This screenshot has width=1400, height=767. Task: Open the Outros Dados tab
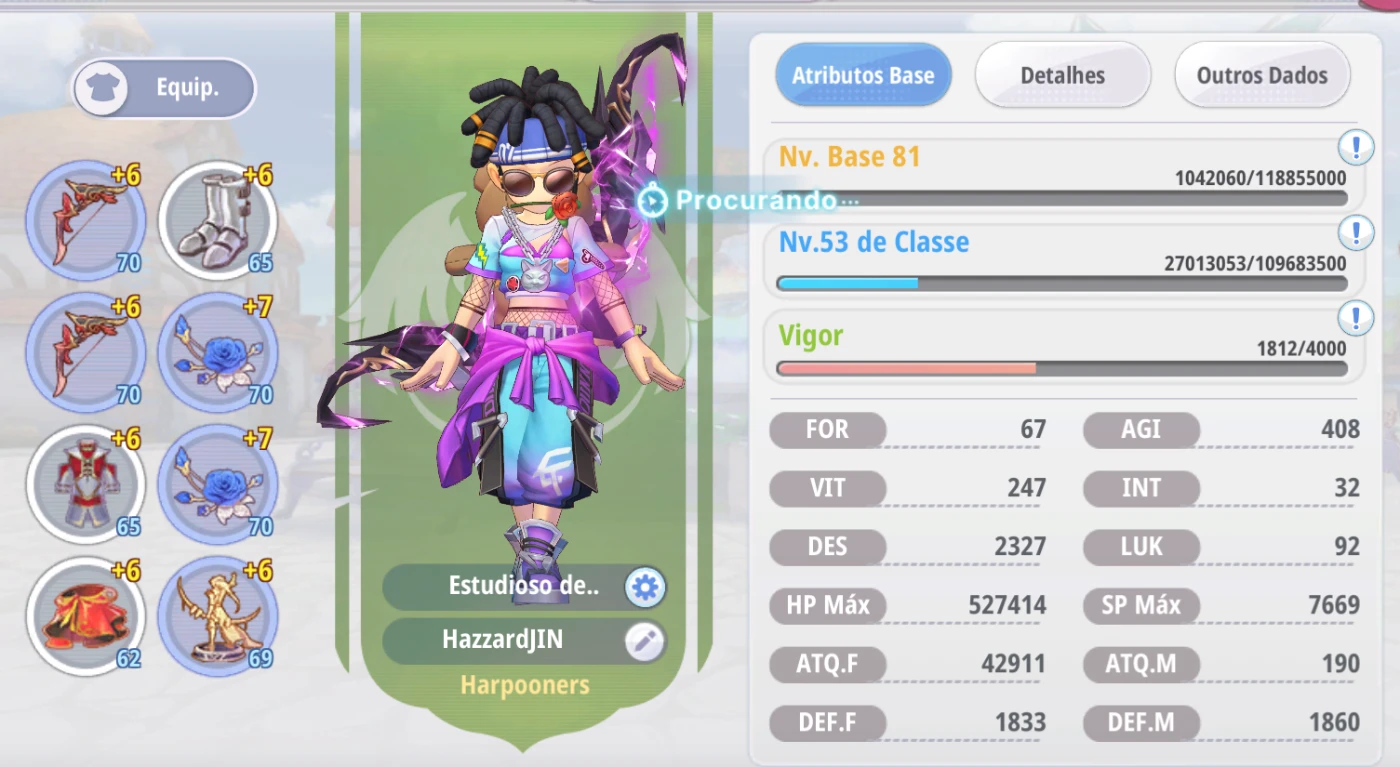coord(1262,75)
